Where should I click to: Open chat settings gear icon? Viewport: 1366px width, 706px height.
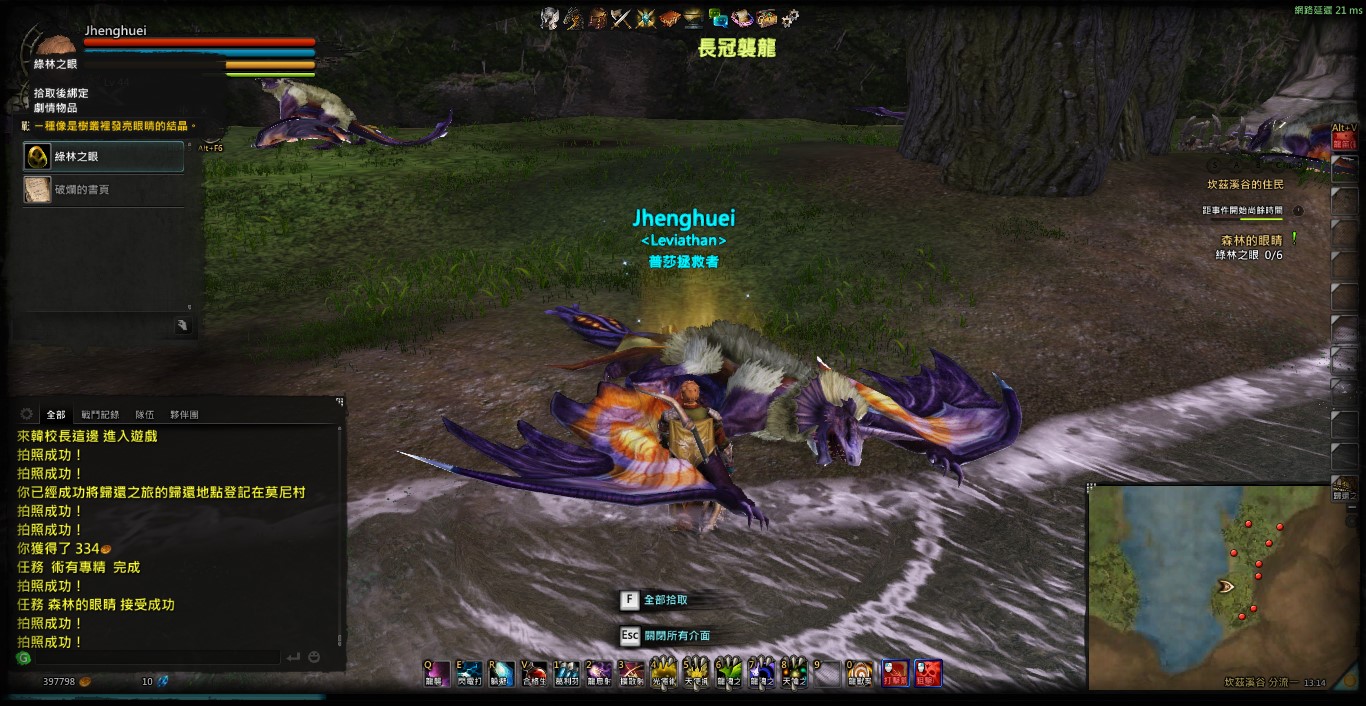(26, 414)
